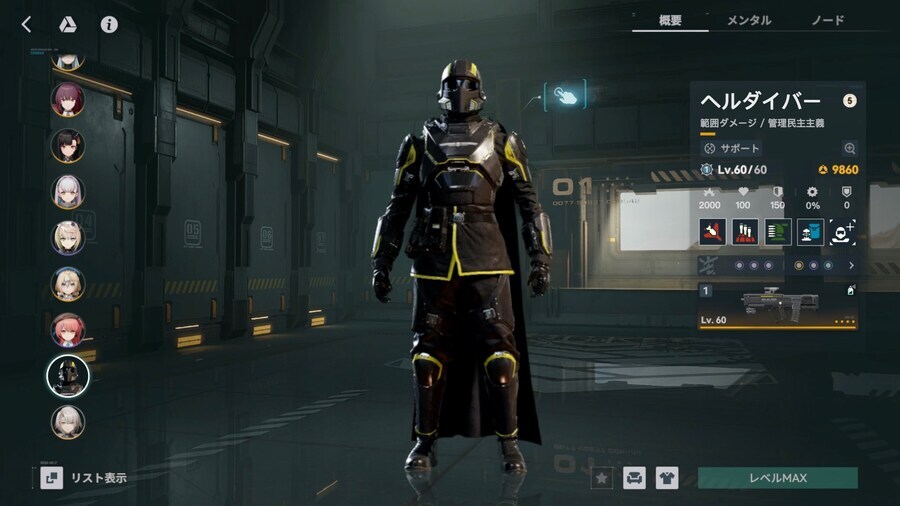Viewport: 900px width, 506px height.
Task: Select the 概要 tab
Action: [670, 20]
